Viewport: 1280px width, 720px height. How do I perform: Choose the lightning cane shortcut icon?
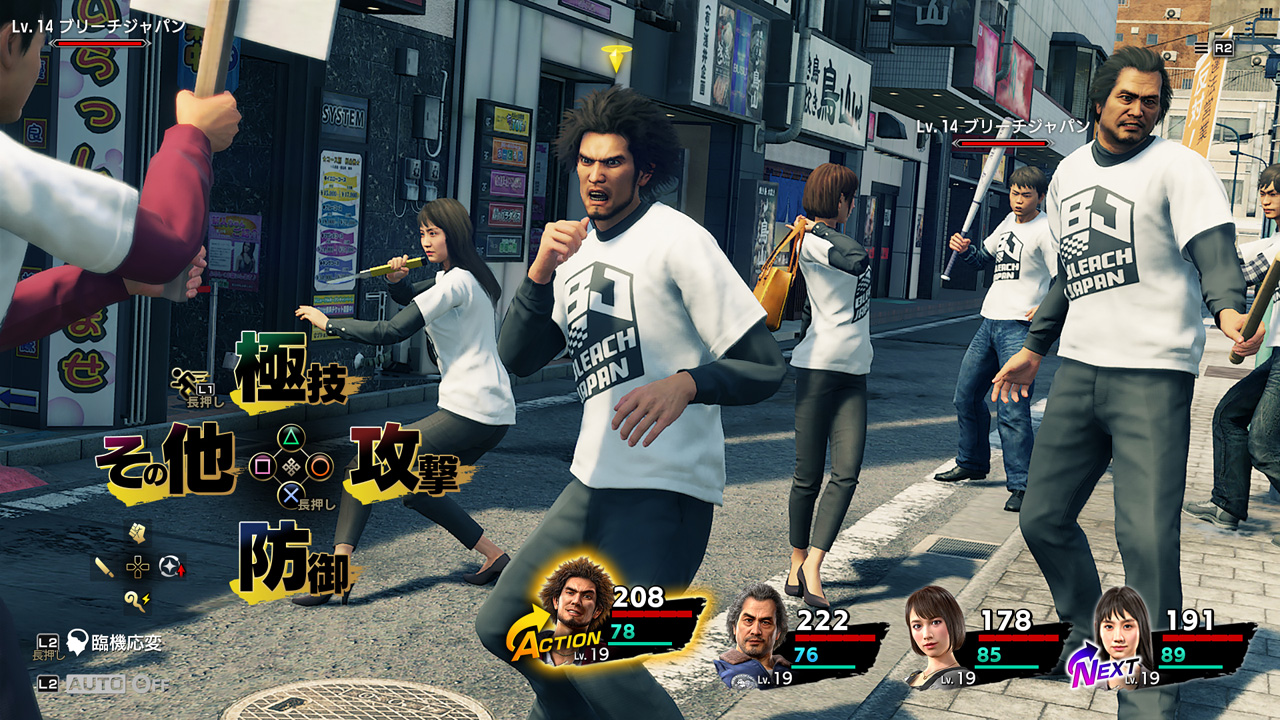tap(137, 600)
